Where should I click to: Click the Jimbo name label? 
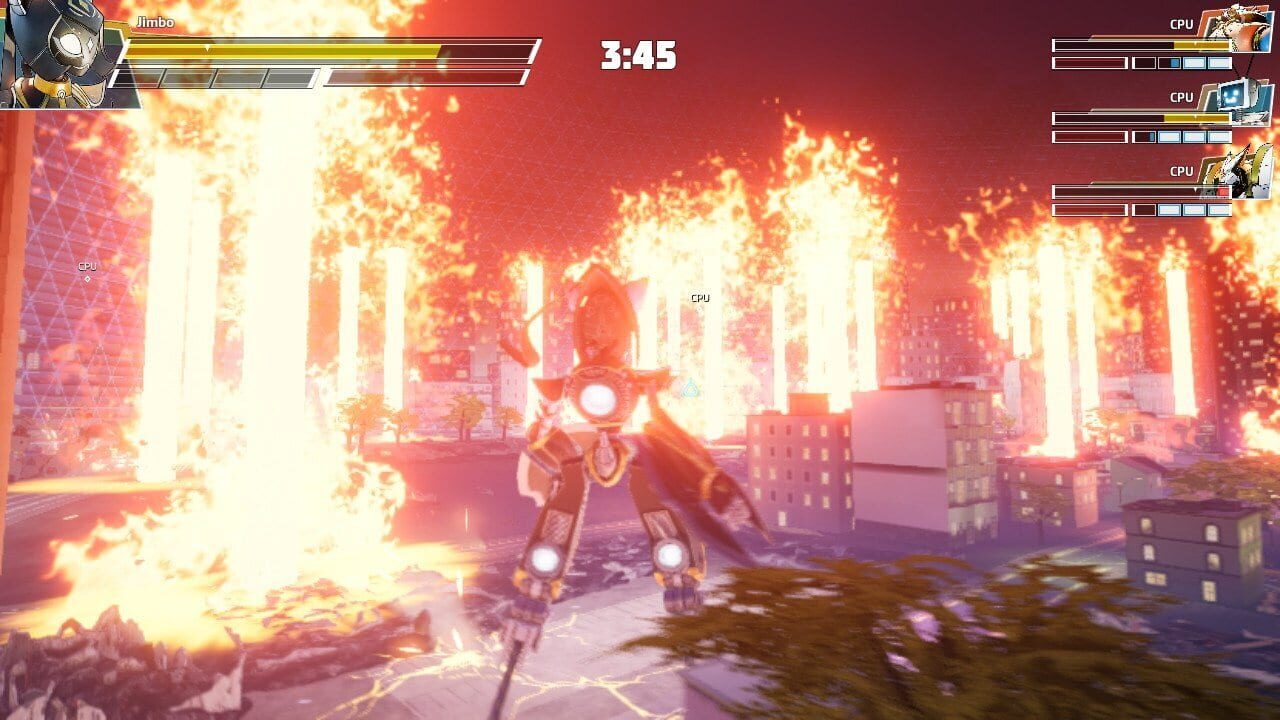155,20
